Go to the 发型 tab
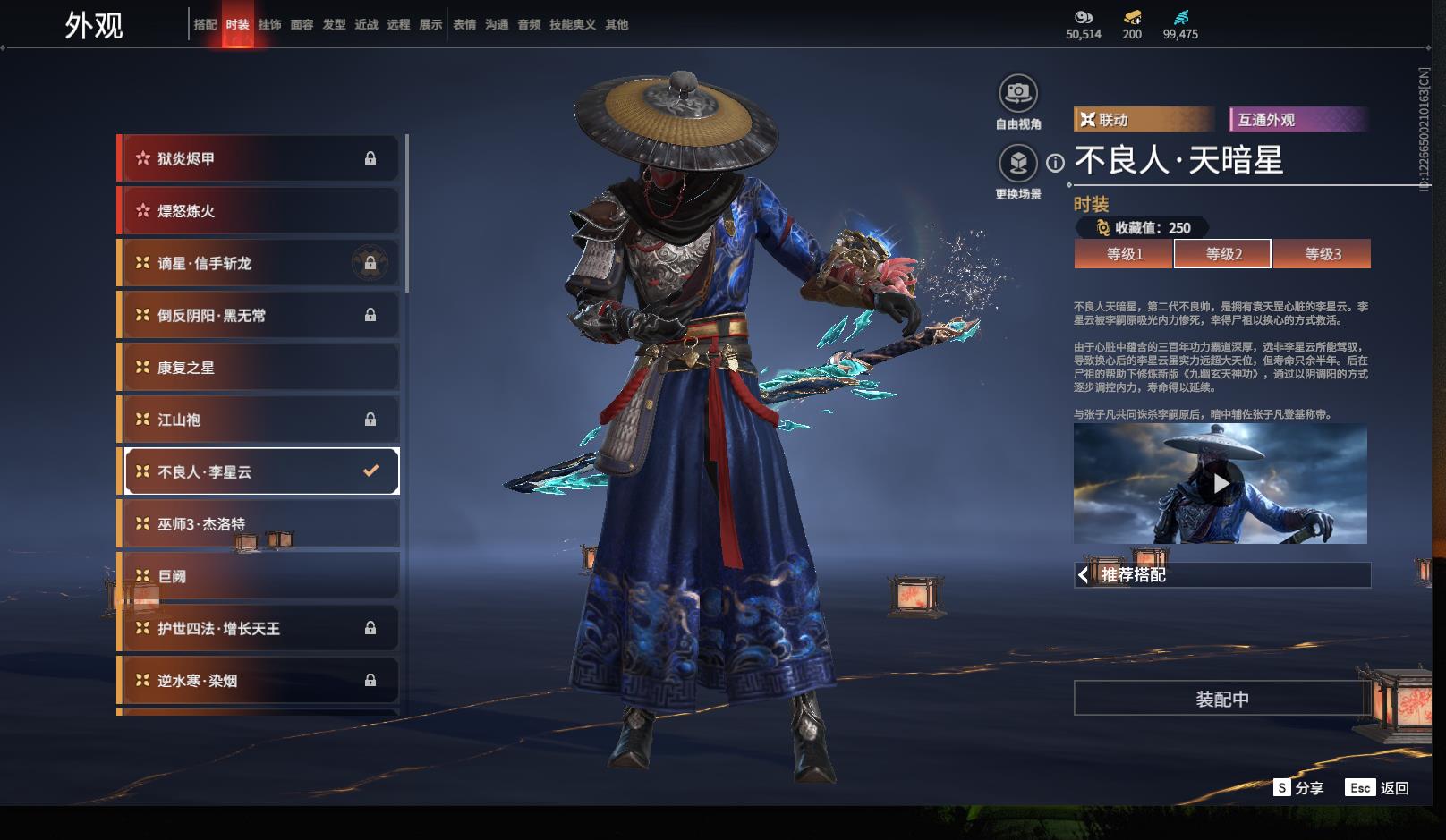Viewport: 1446px width, 840px height. 334,25
